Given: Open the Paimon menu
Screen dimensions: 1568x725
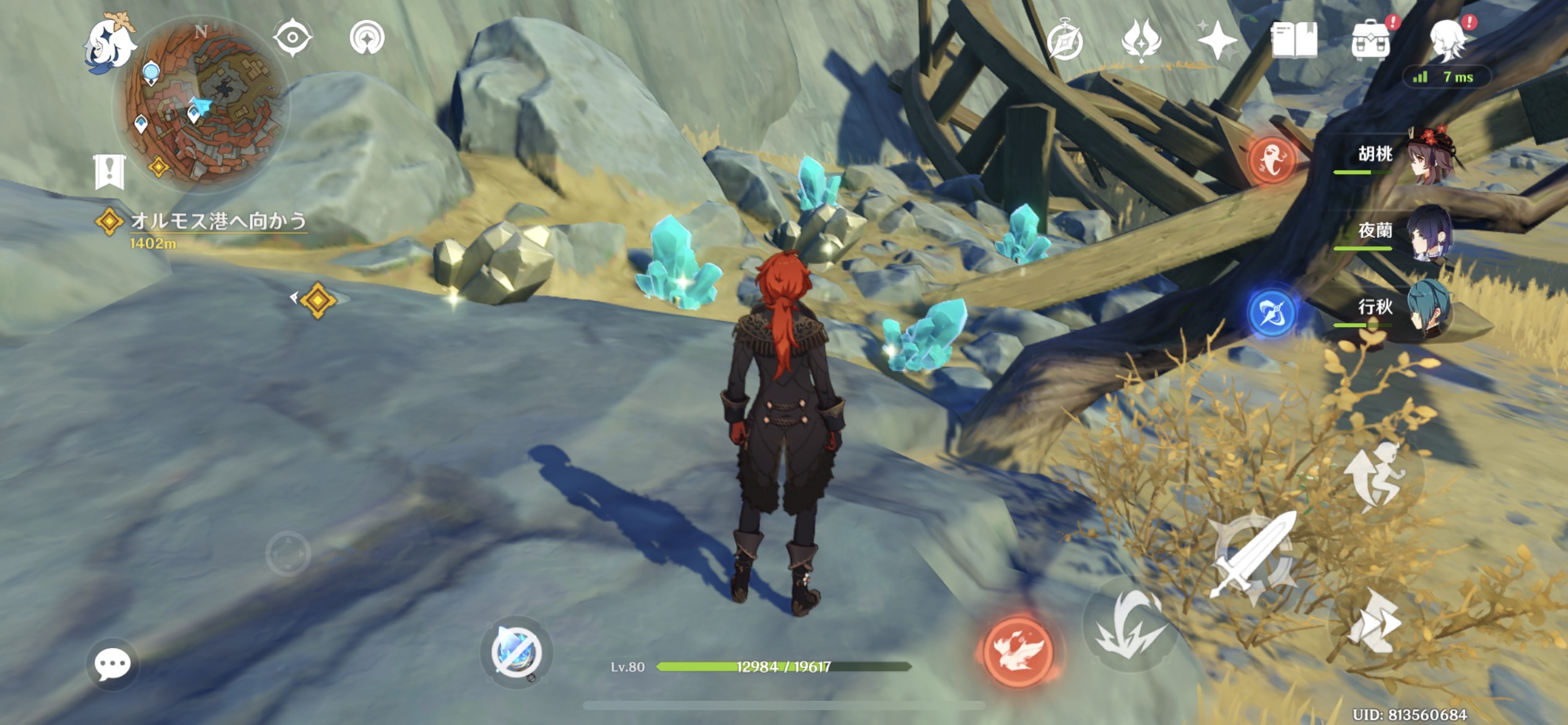Looking at the screenshot, I should click(x=110, y=45).
